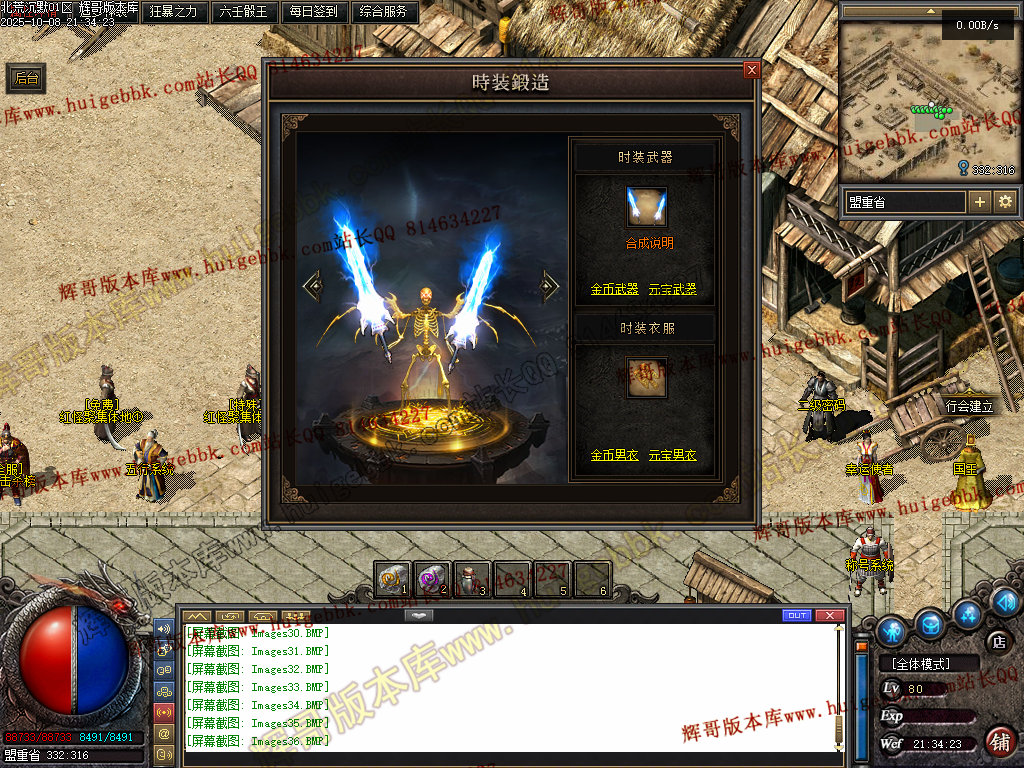This screenshot has width=1024, height=768.
Task: Open the 综合服务 services menu
Action: 382,12
